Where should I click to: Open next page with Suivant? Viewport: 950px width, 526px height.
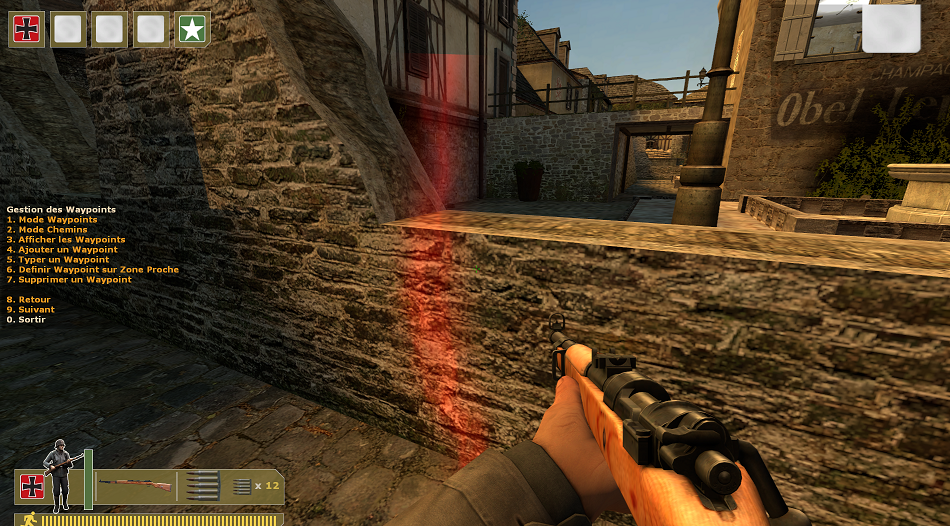click(x=30, y=310)
